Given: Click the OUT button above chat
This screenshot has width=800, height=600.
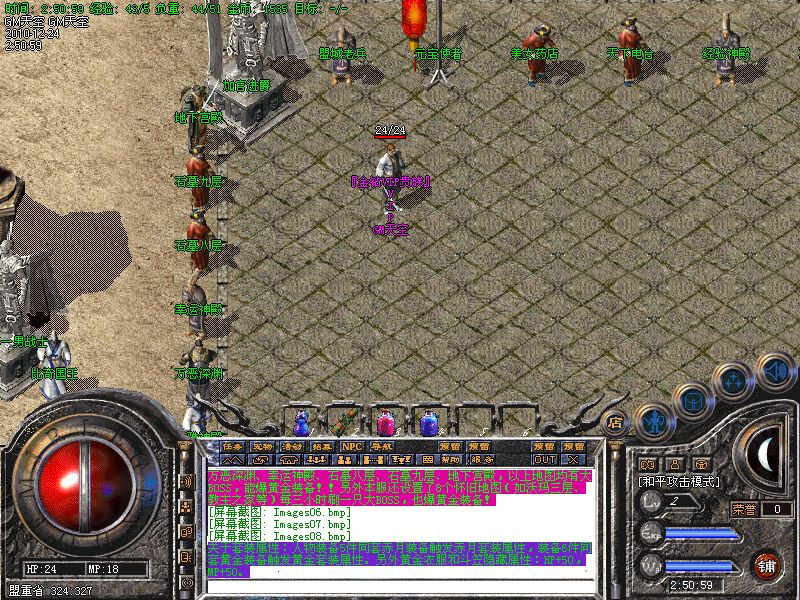Looking at the screenshot, I should point(544,459).
